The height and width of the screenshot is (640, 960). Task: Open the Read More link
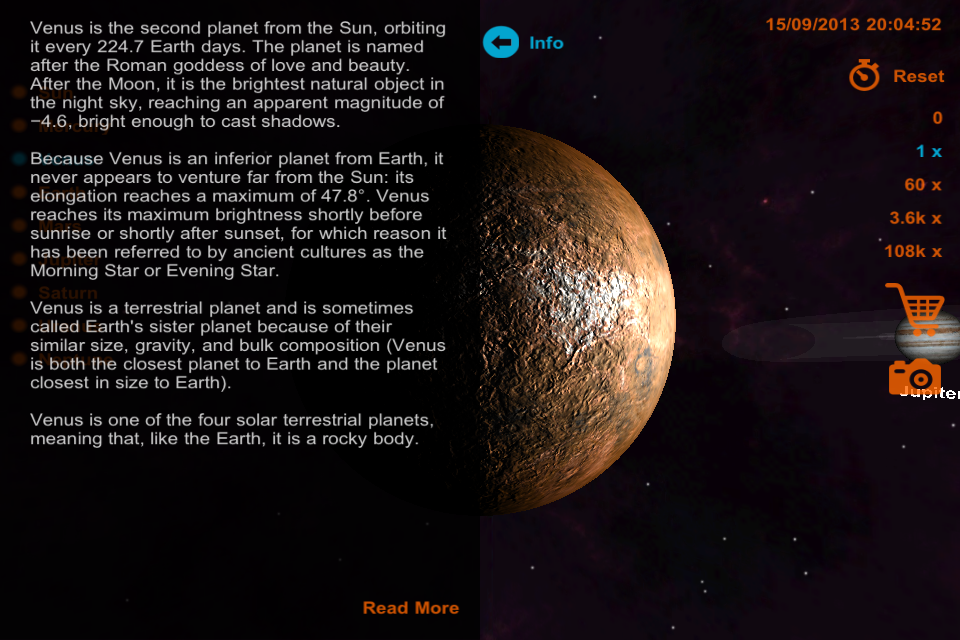410,608
